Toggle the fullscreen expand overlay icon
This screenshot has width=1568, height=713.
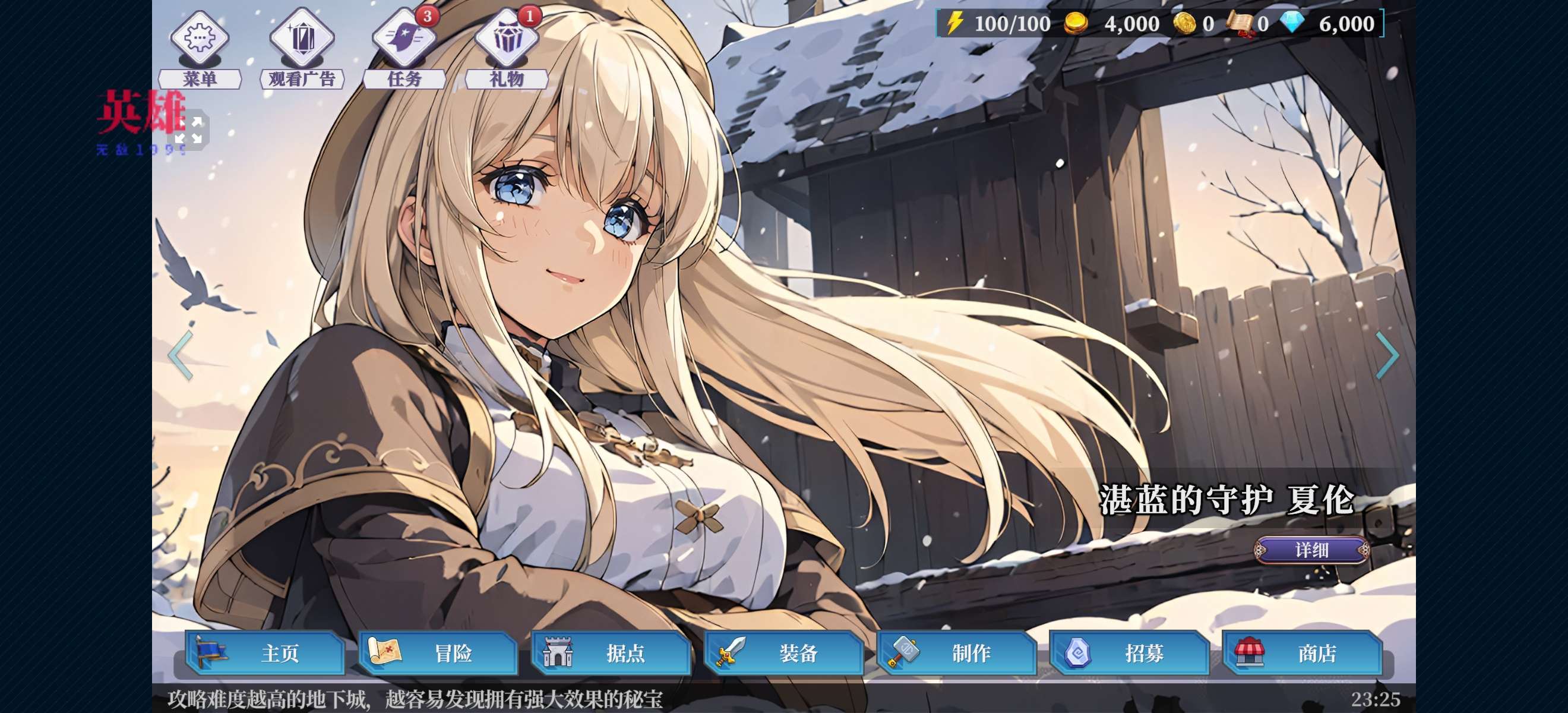(x=189, y=130)
